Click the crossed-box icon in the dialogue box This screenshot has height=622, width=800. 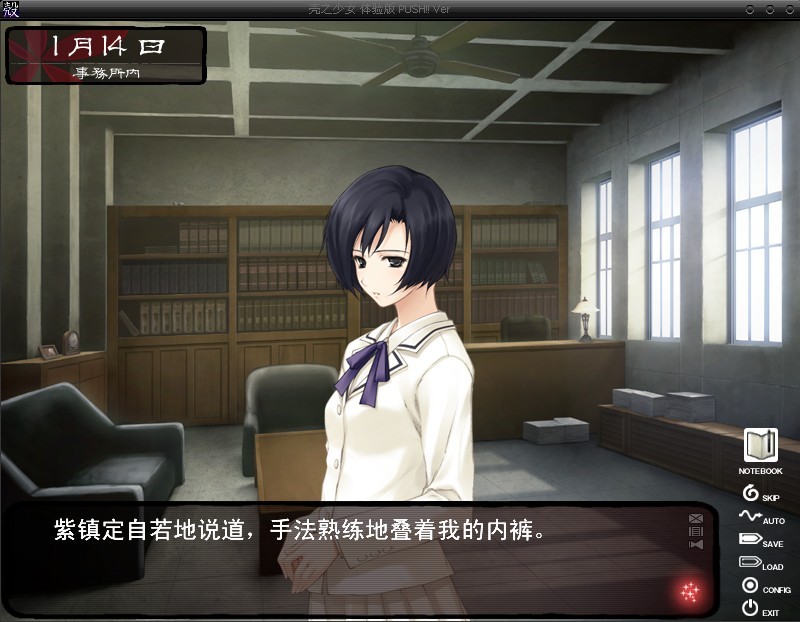(x=696, y=518)
